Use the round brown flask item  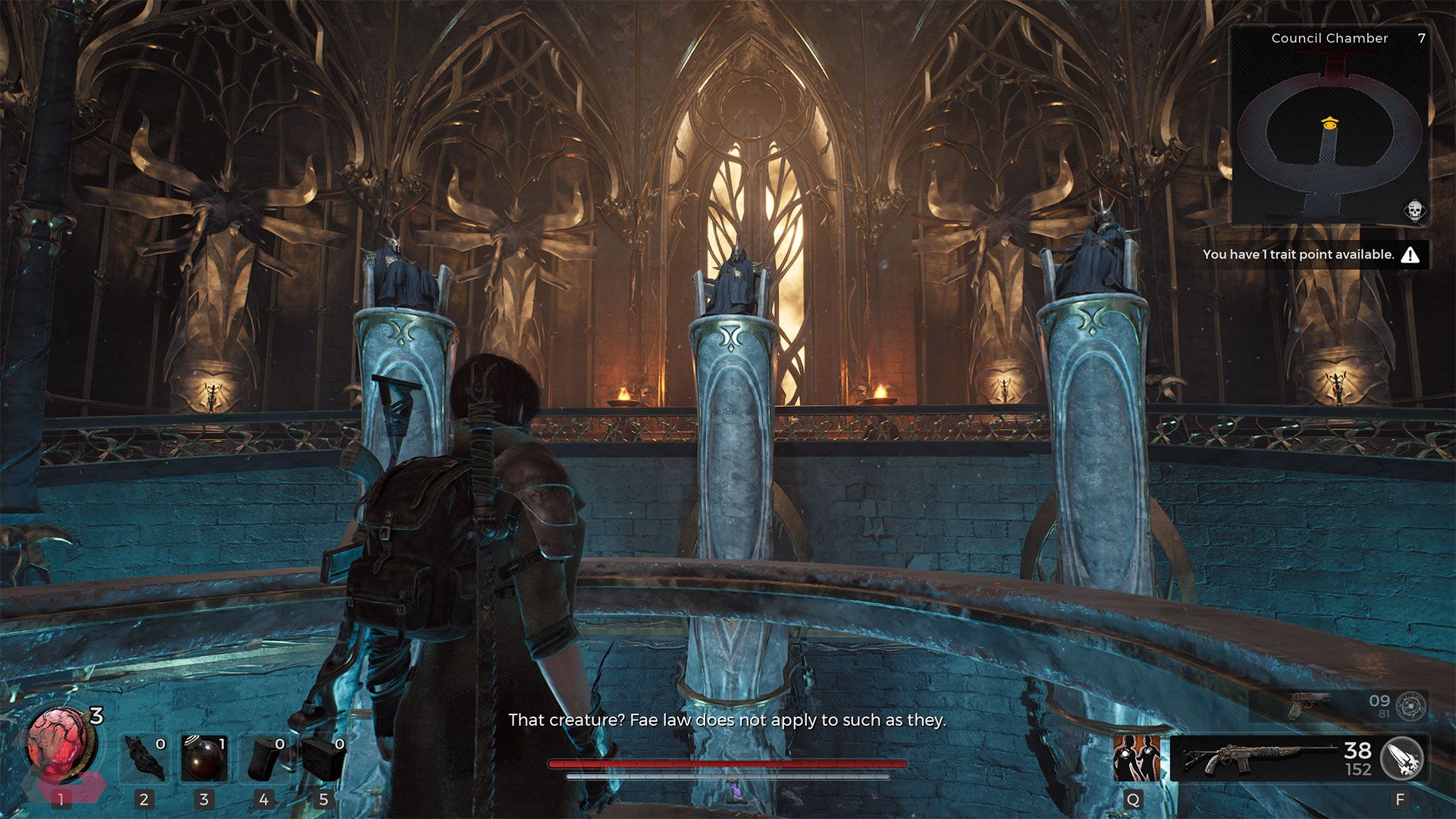204,758
